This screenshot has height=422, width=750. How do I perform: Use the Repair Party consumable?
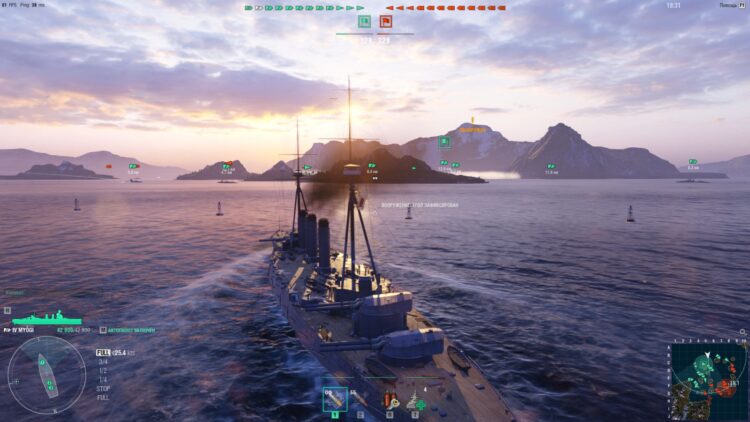point(413,399)
